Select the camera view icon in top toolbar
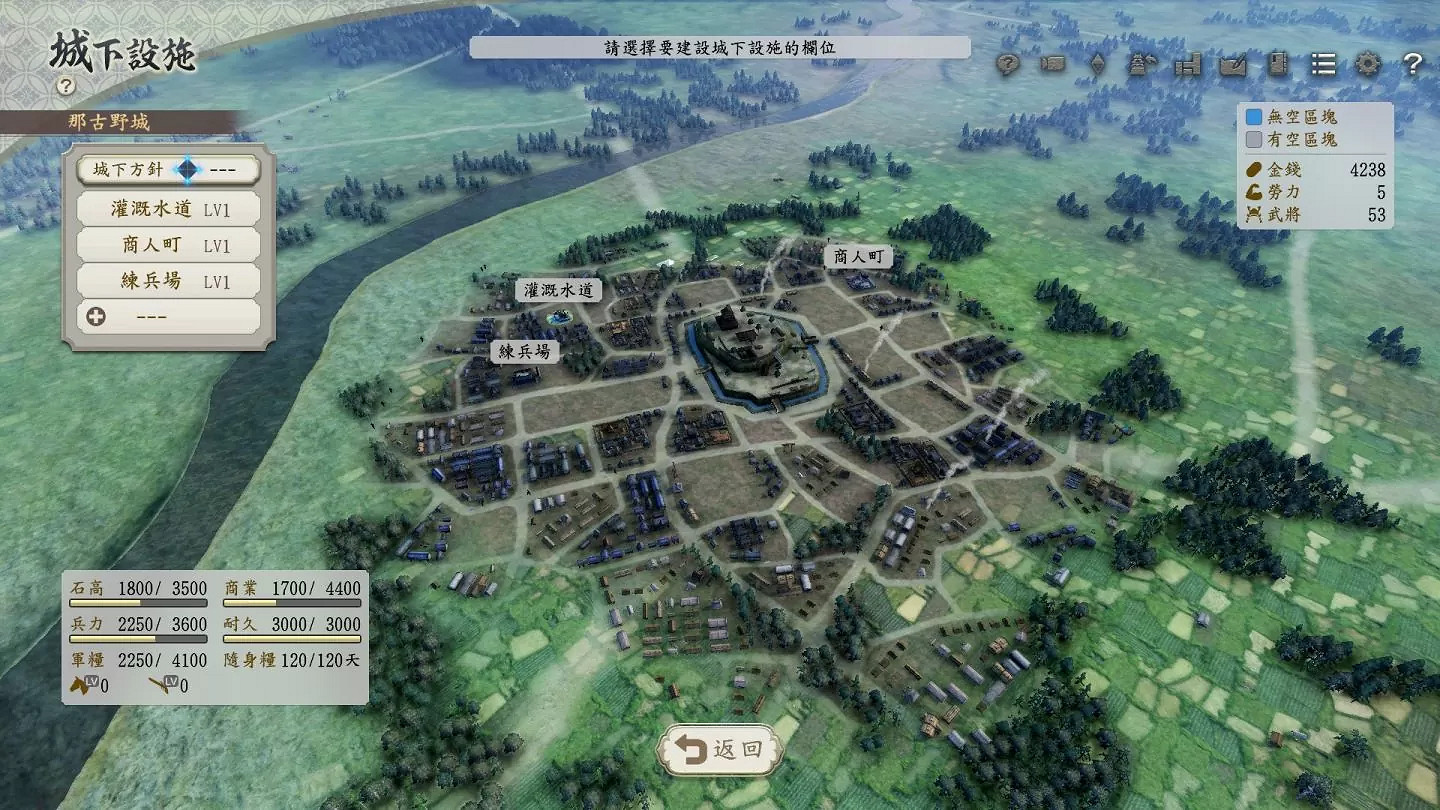1440x810 pixels. click(x=1053, y=65)
